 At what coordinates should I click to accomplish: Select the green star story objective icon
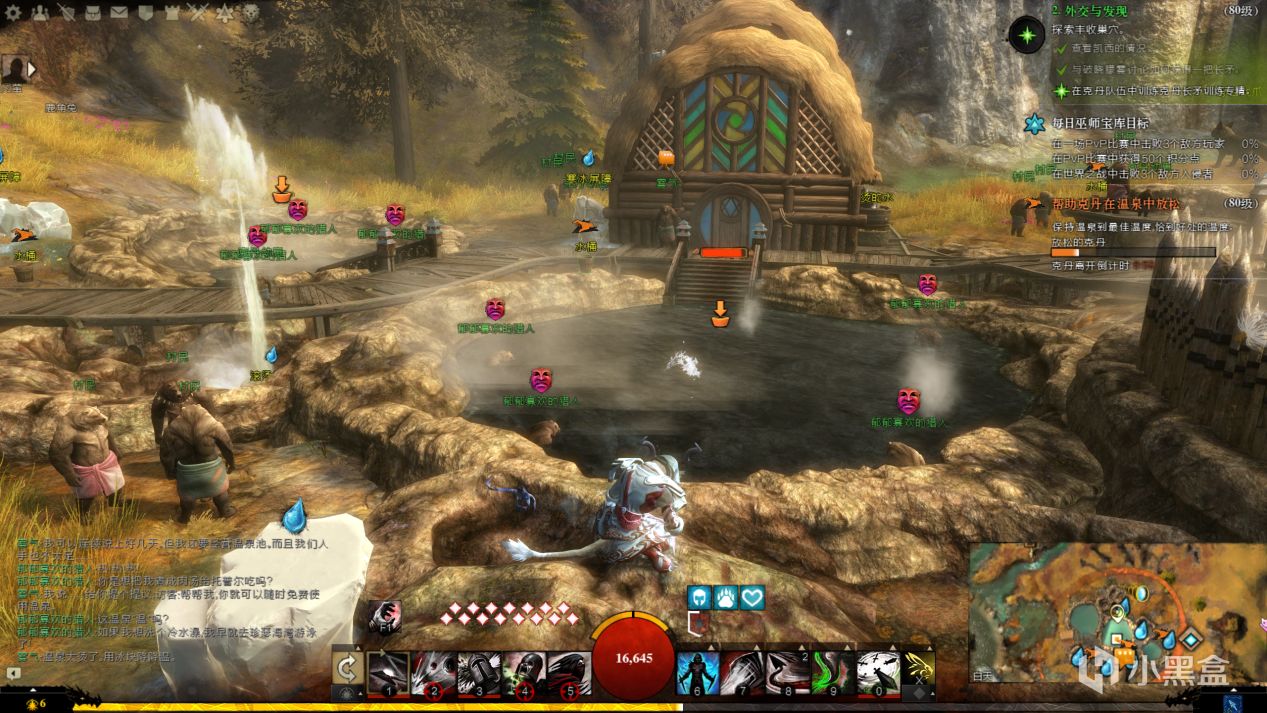click(x=1026, y=35)
